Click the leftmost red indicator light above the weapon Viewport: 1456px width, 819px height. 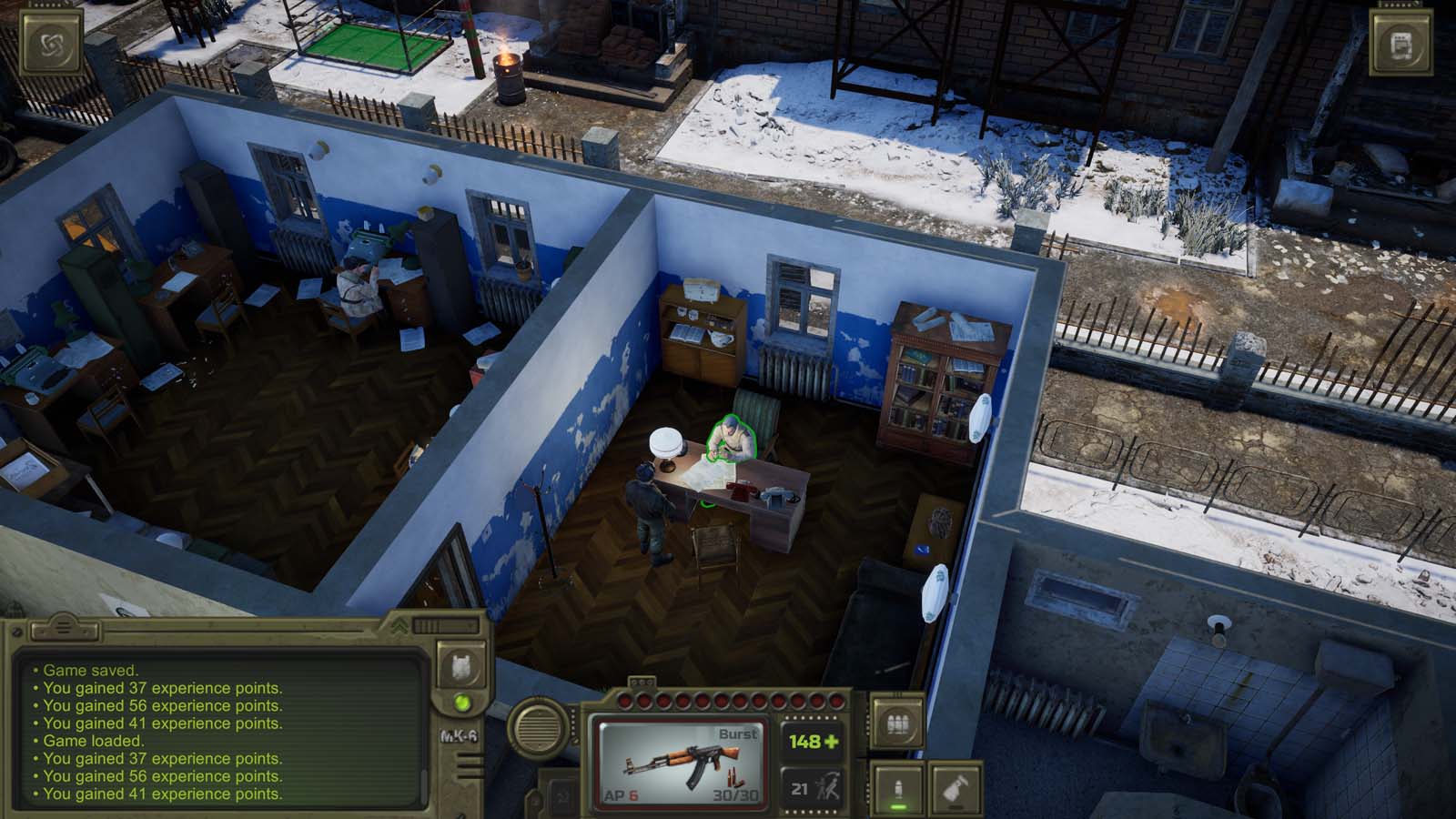pyautogui.click(x=625, y=701)
